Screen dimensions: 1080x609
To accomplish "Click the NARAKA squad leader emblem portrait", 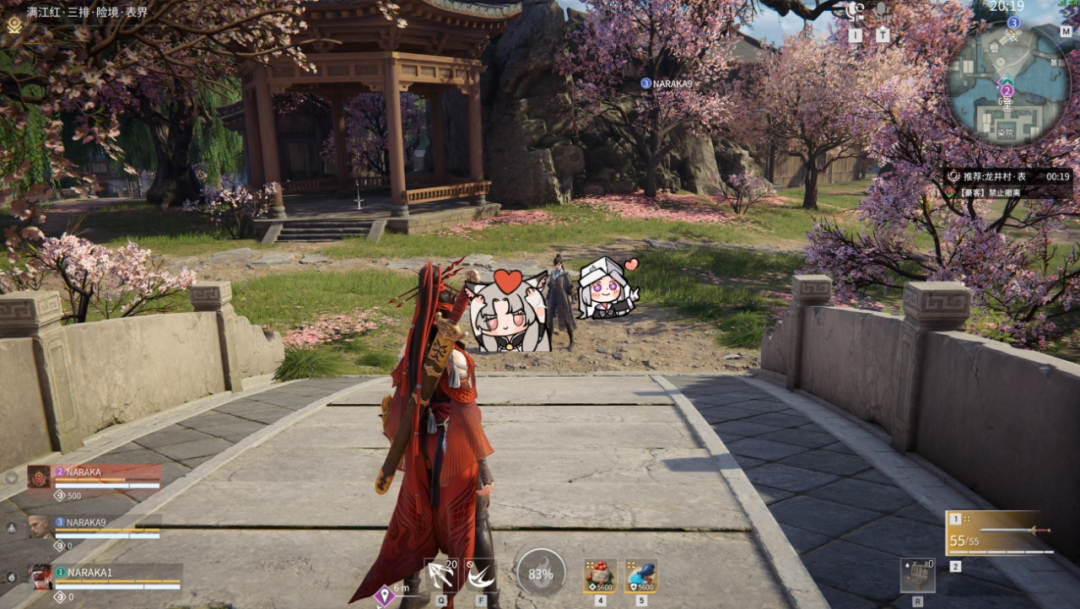I will 39,477.
